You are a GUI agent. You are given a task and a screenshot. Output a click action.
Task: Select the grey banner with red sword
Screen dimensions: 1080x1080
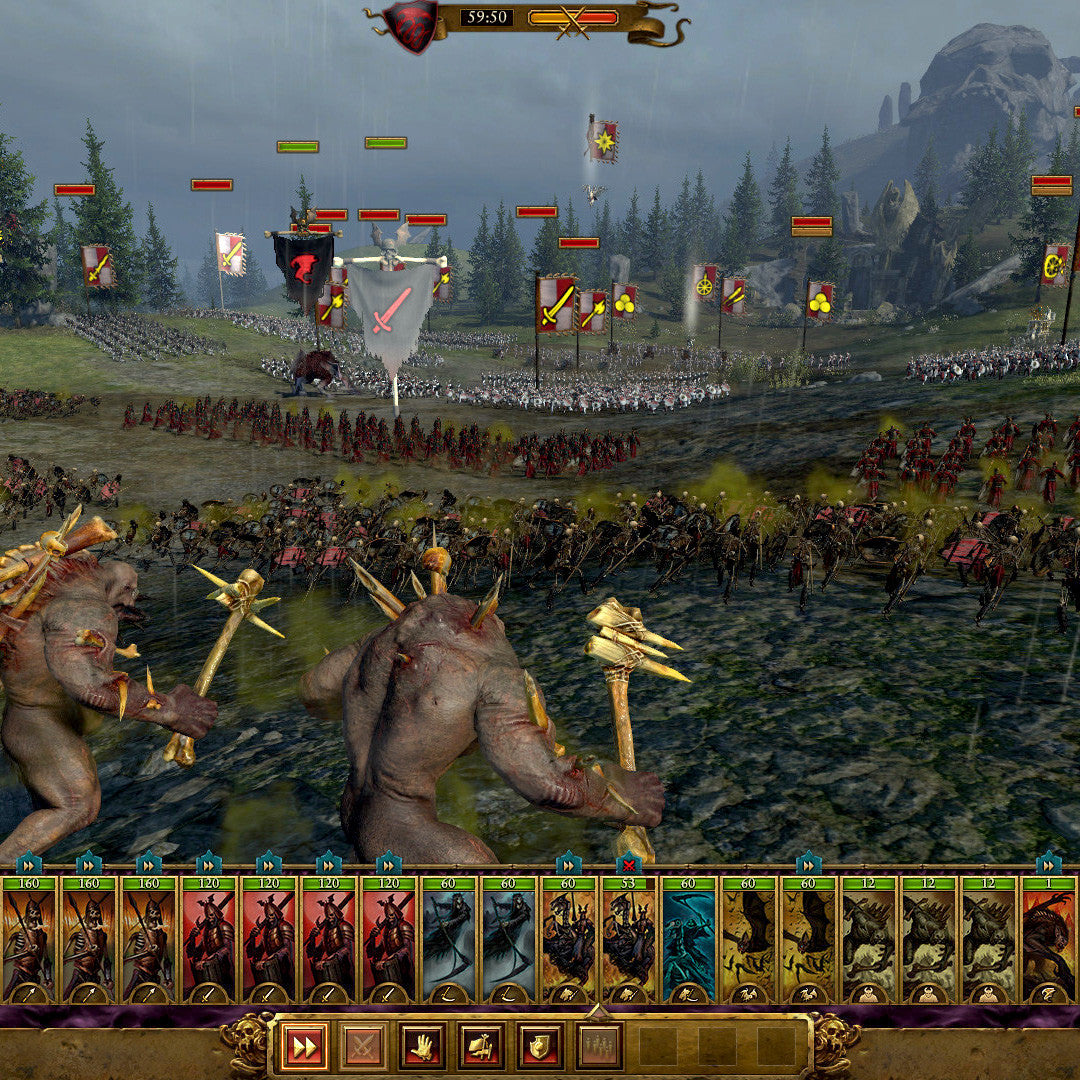pyautogui.click(x=392, y=308)
